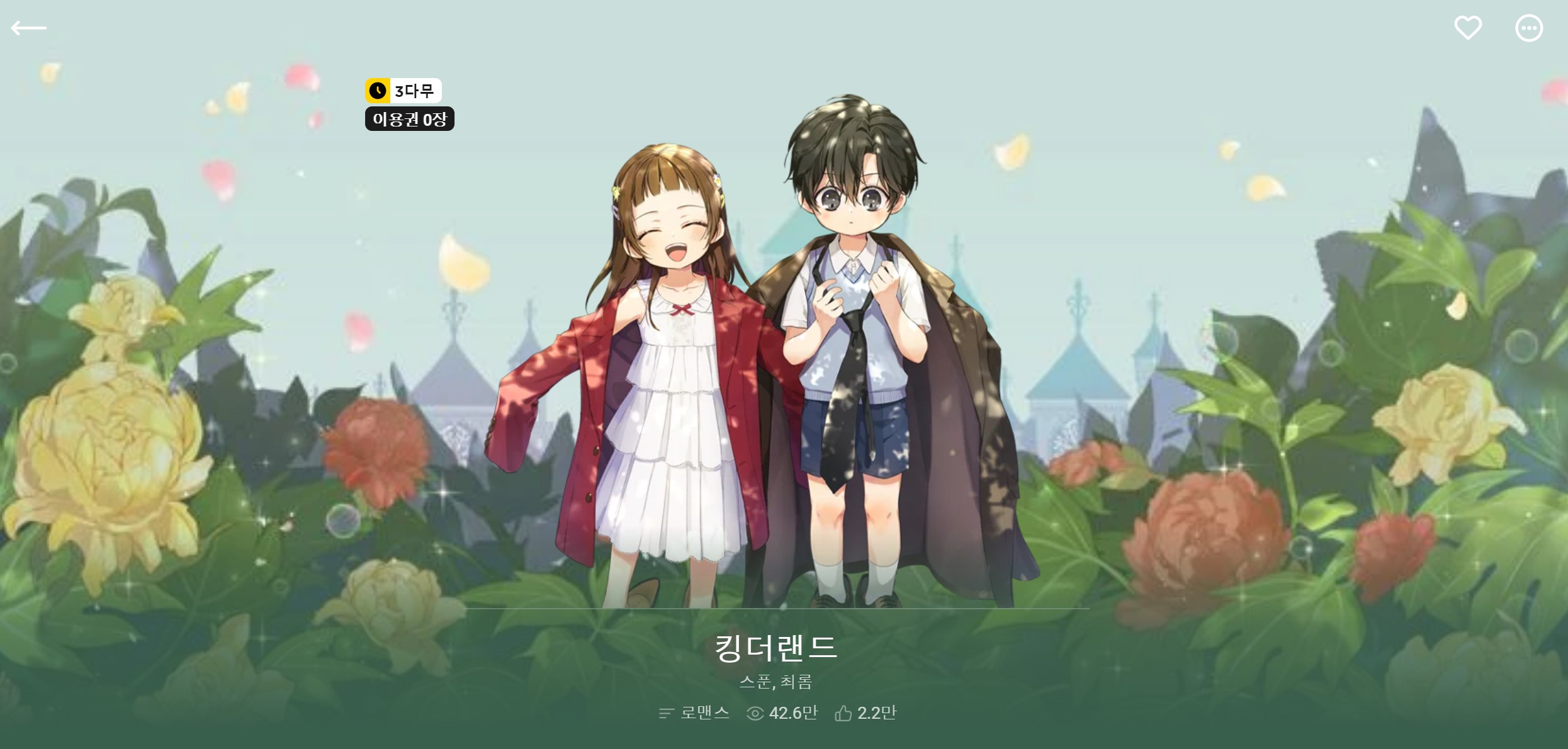
Task: Click the 2.2만 like count
Action: pyautogui.click(x=877, y=713)
